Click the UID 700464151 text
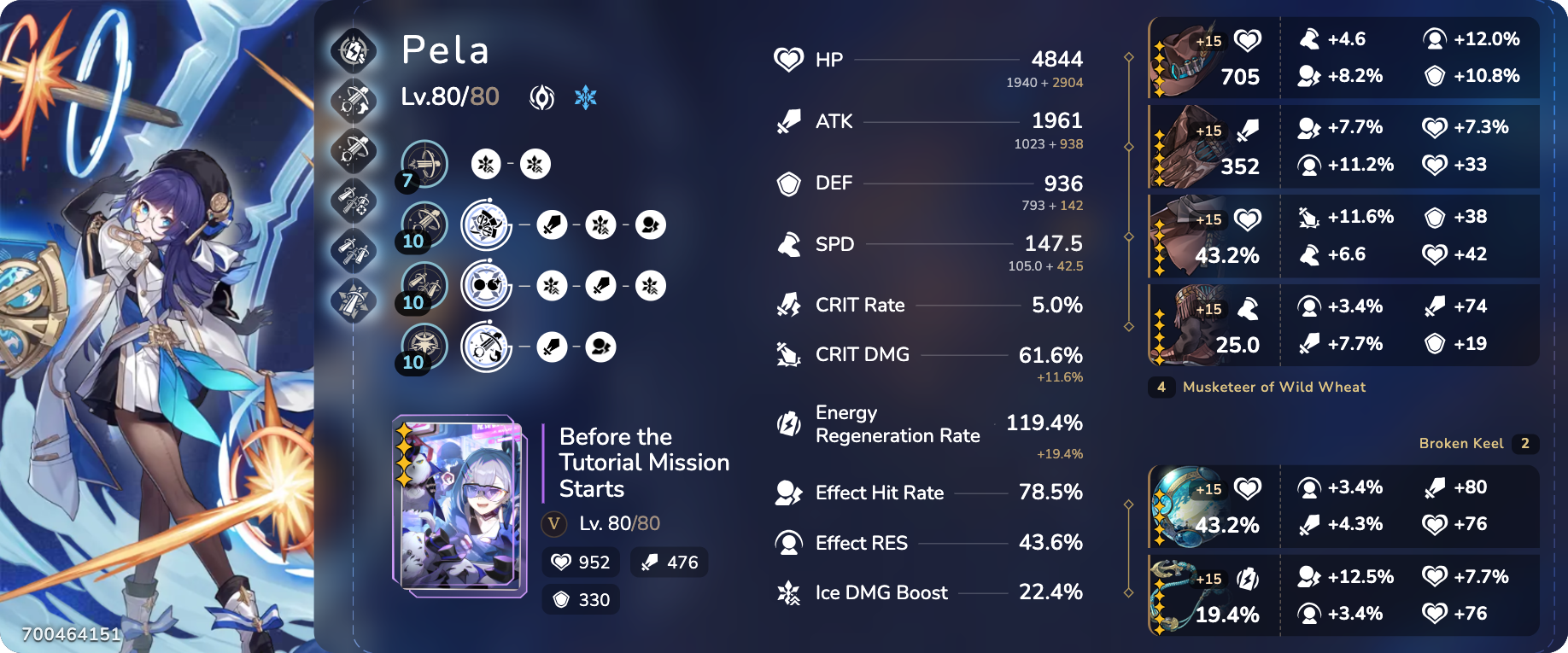Image resolution: width=1568 pixels, height=653 pixels. [71, 635]
